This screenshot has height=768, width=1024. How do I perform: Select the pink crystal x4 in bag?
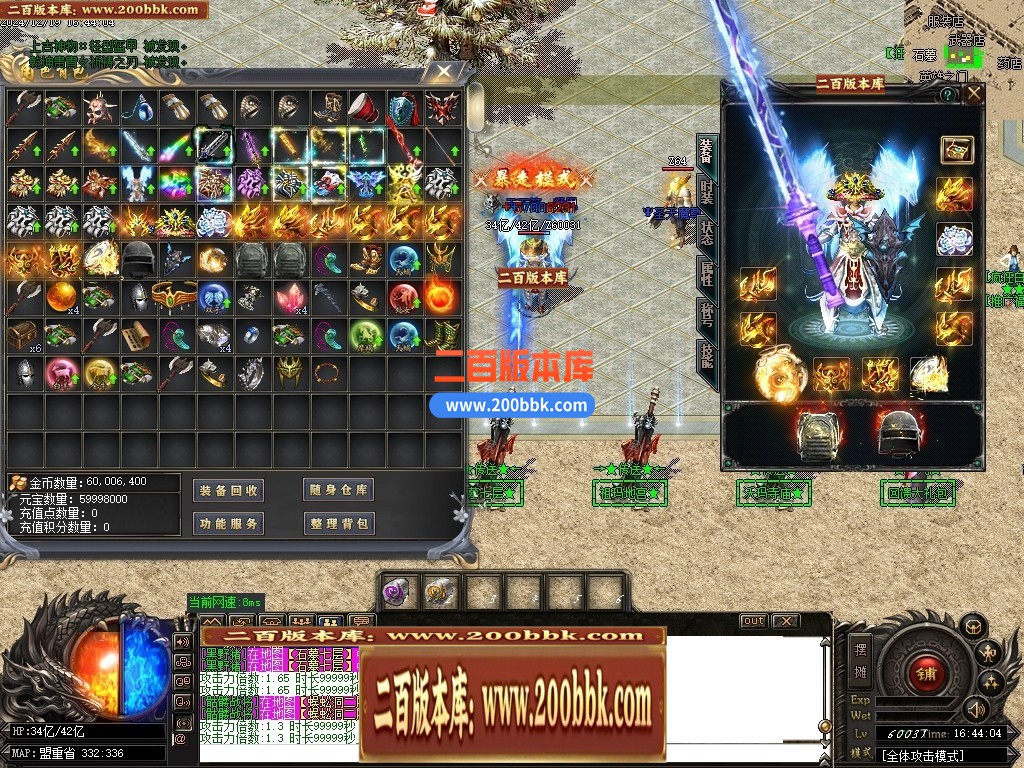click(290, 298)
